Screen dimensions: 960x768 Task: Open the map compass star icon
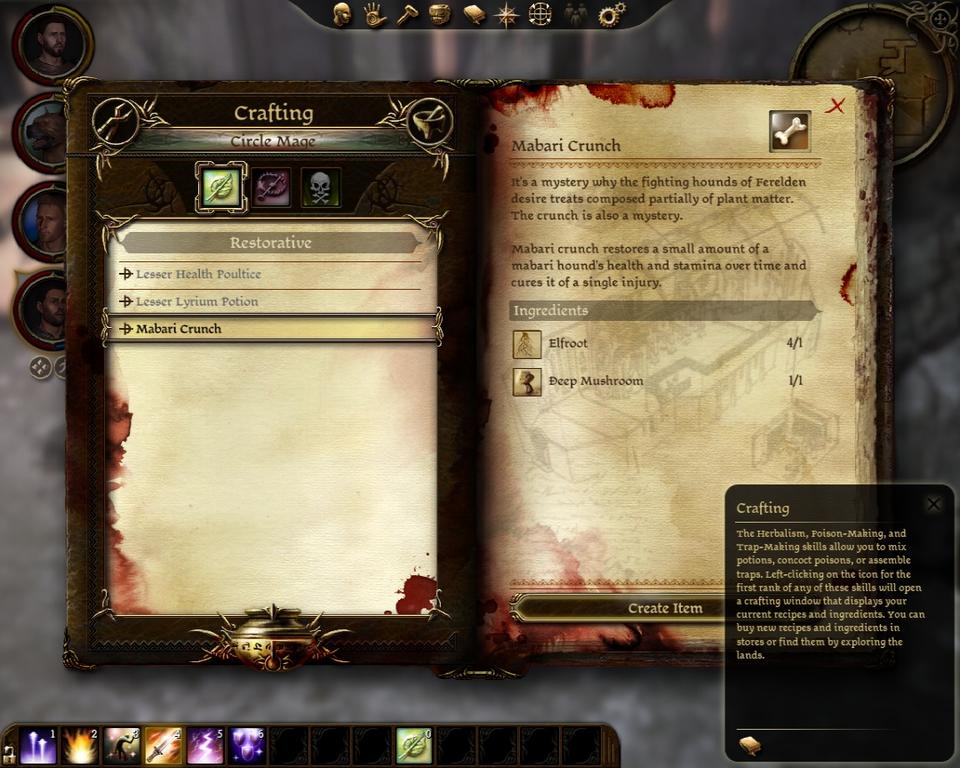pyautogui.click(x=508, y=14)
